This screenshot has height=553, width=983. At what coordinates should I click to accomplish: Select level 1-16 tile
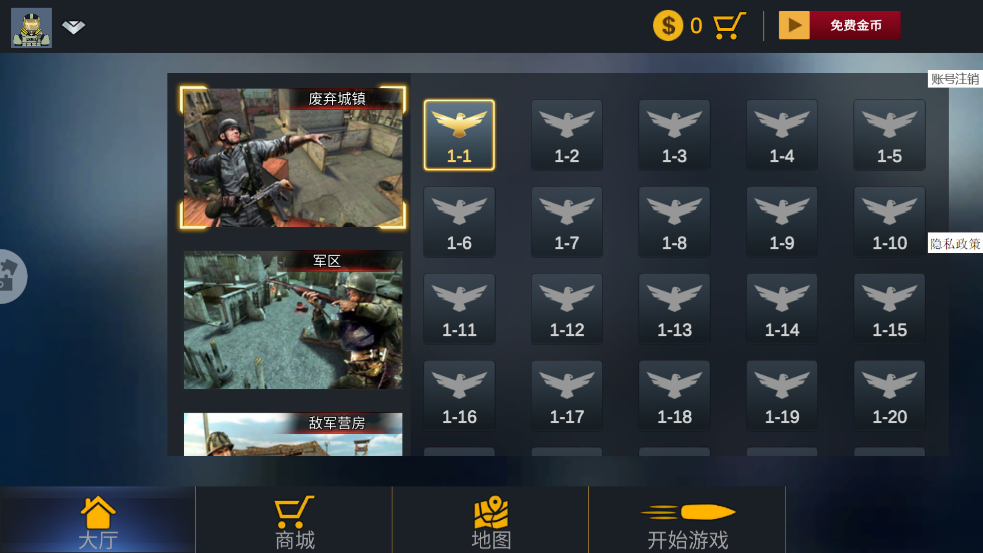tap(459, 396)
